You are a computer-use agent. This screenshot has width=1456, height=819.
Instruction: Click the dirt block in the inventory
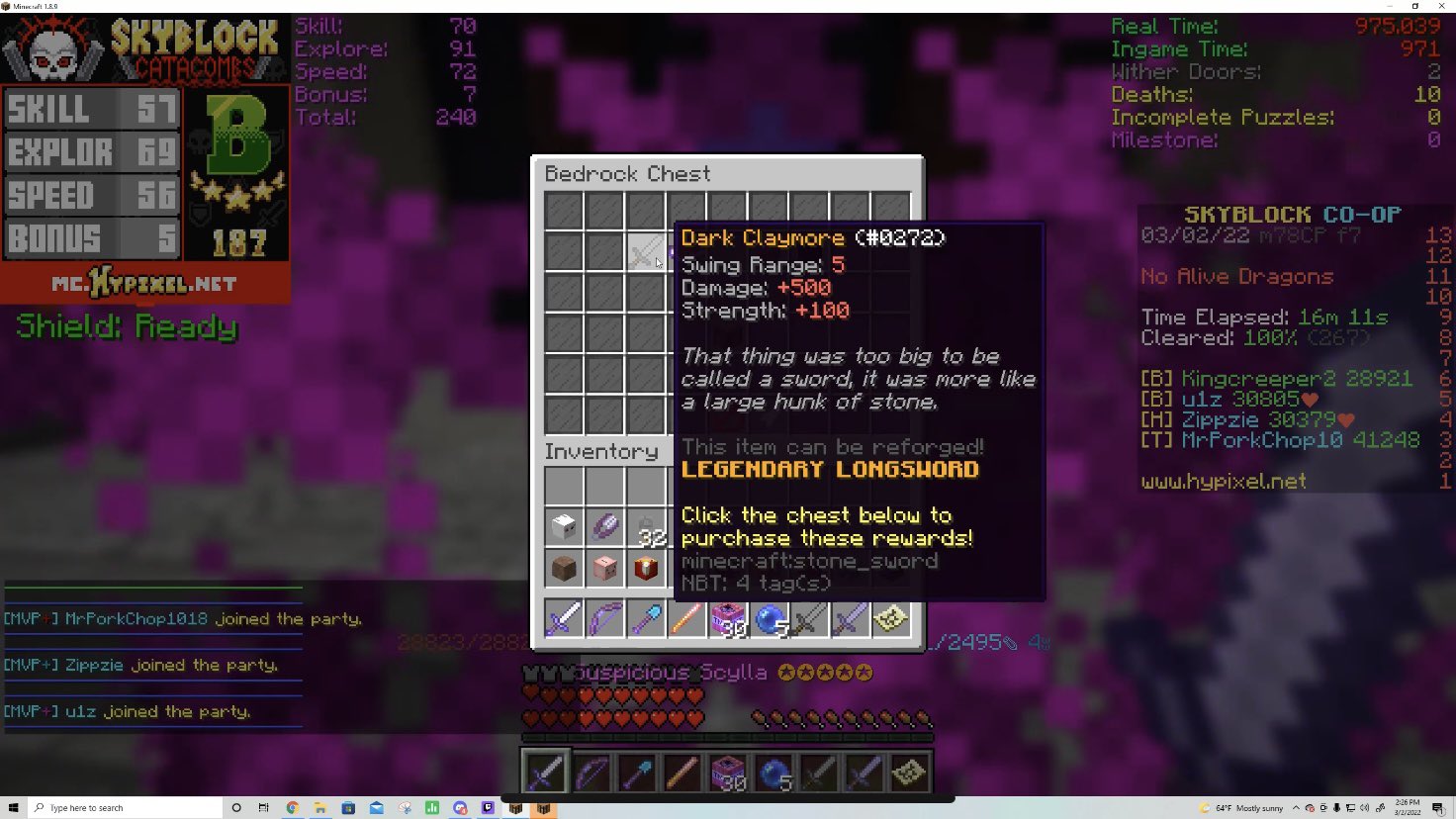pos(564,568)
